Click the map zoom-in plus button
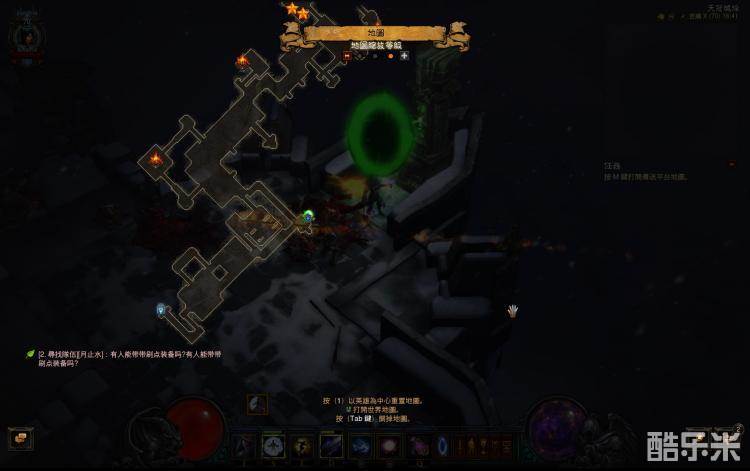 404,56
